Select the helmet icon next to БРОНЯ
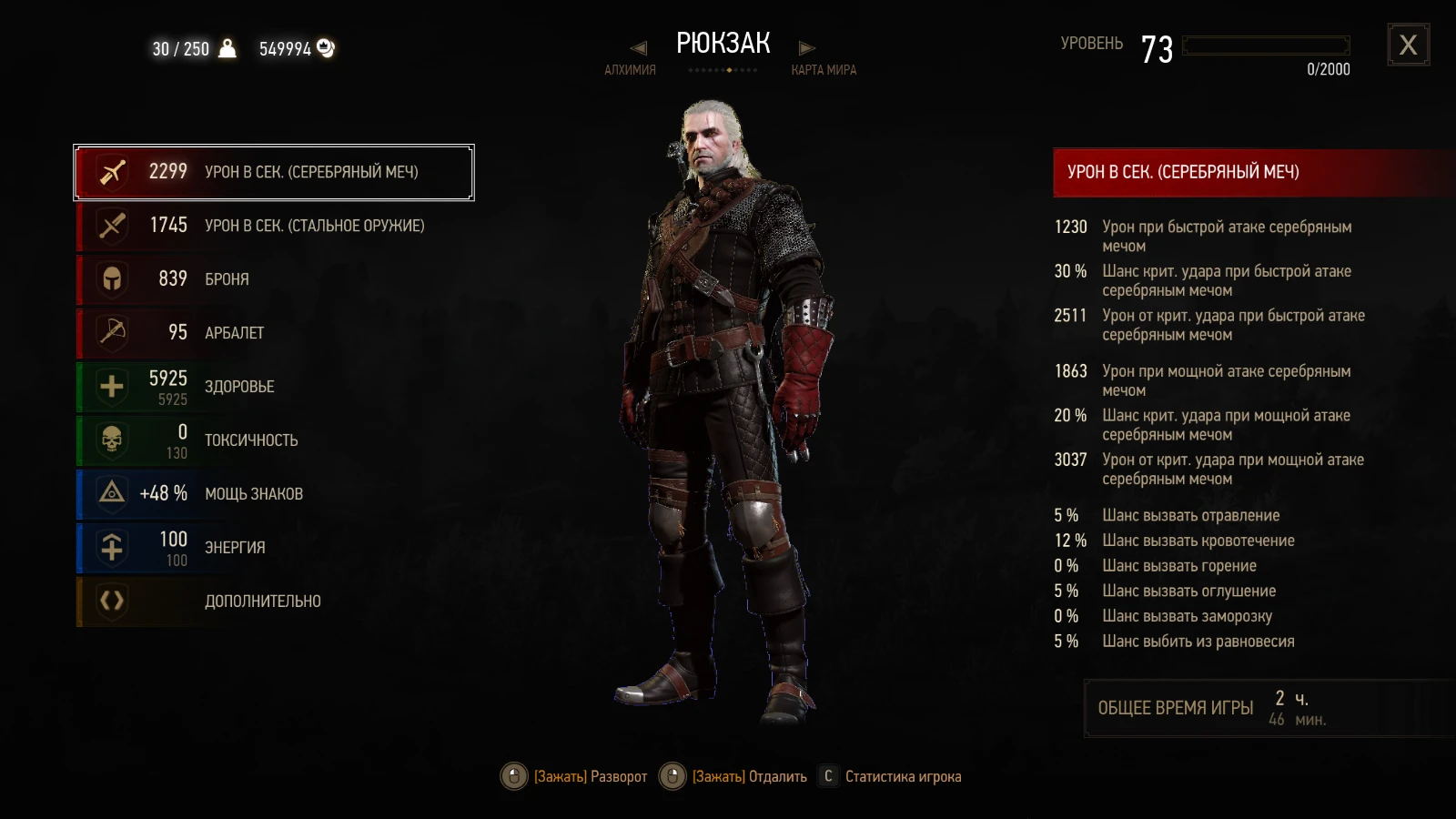 [111, 279]
